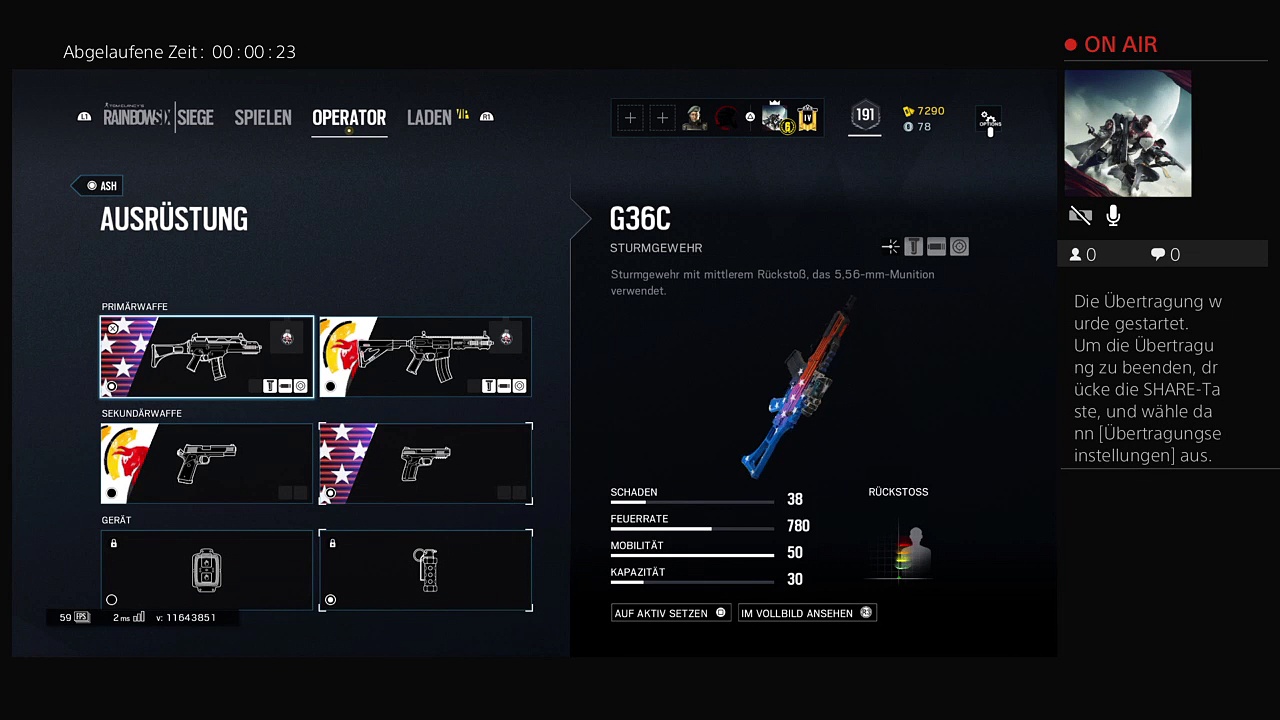Go back via the ASH label
1280x720 pixels.
[102, 186]
